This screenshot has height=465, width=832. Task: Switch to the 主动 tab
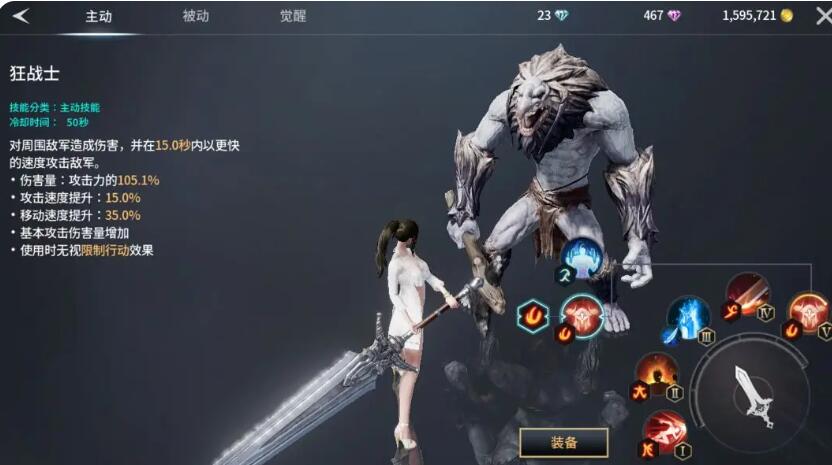point(98,17)
